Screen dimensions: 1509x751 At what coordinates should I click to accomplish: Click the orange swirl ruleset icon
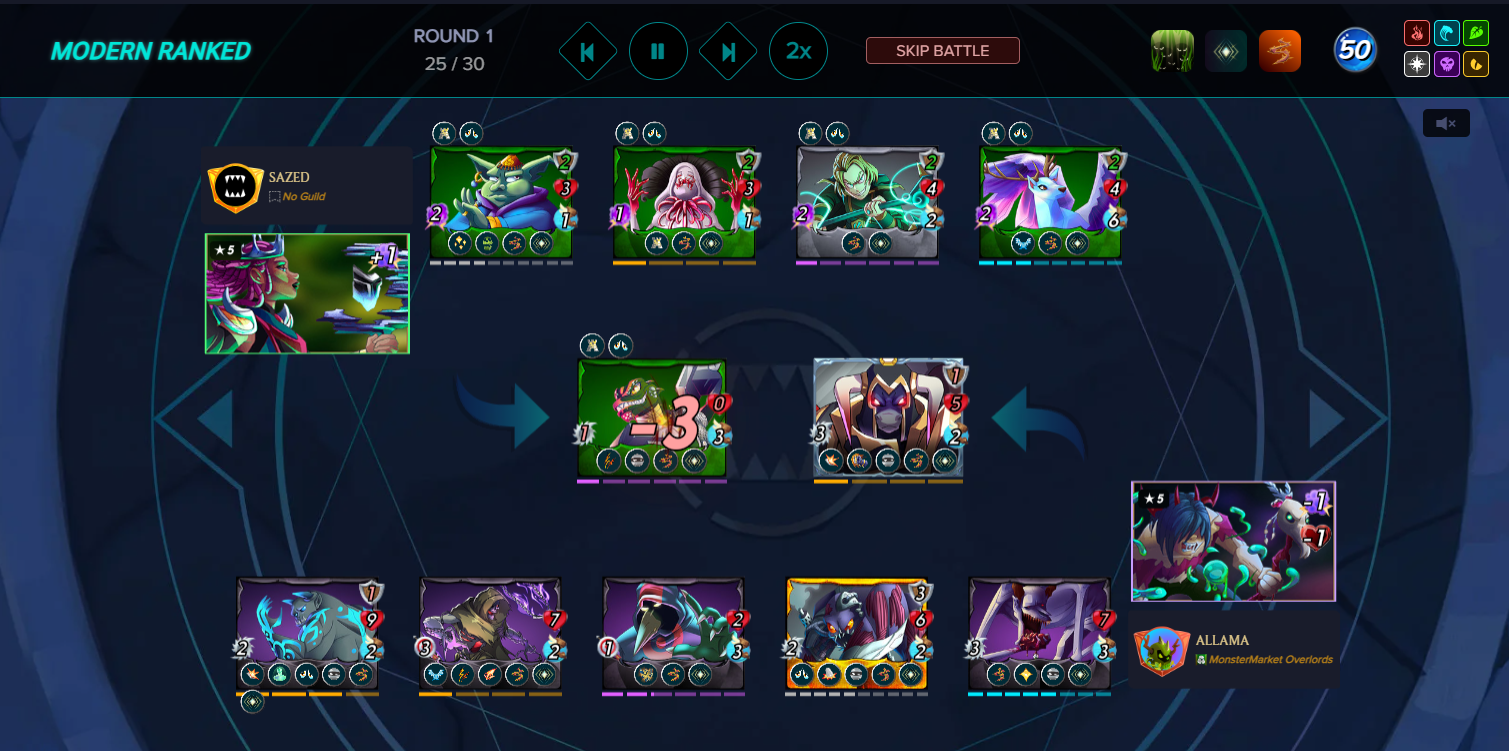[1281, 49]
